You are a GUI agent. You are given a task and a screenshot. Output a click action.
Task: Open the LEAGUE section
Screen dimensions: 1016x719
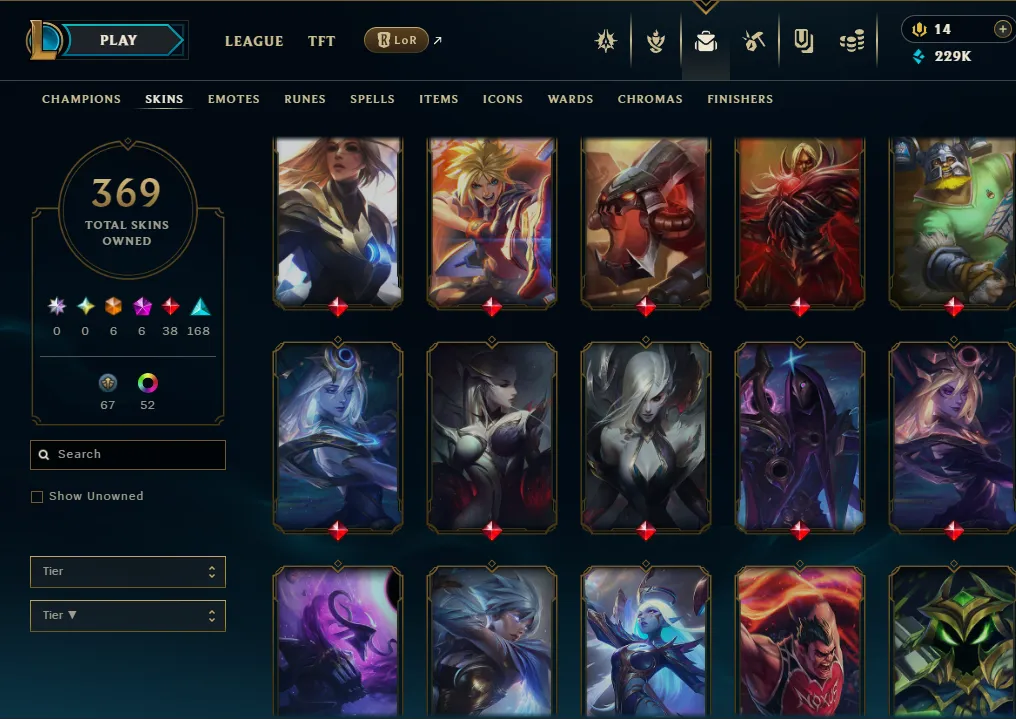[254, 41]
